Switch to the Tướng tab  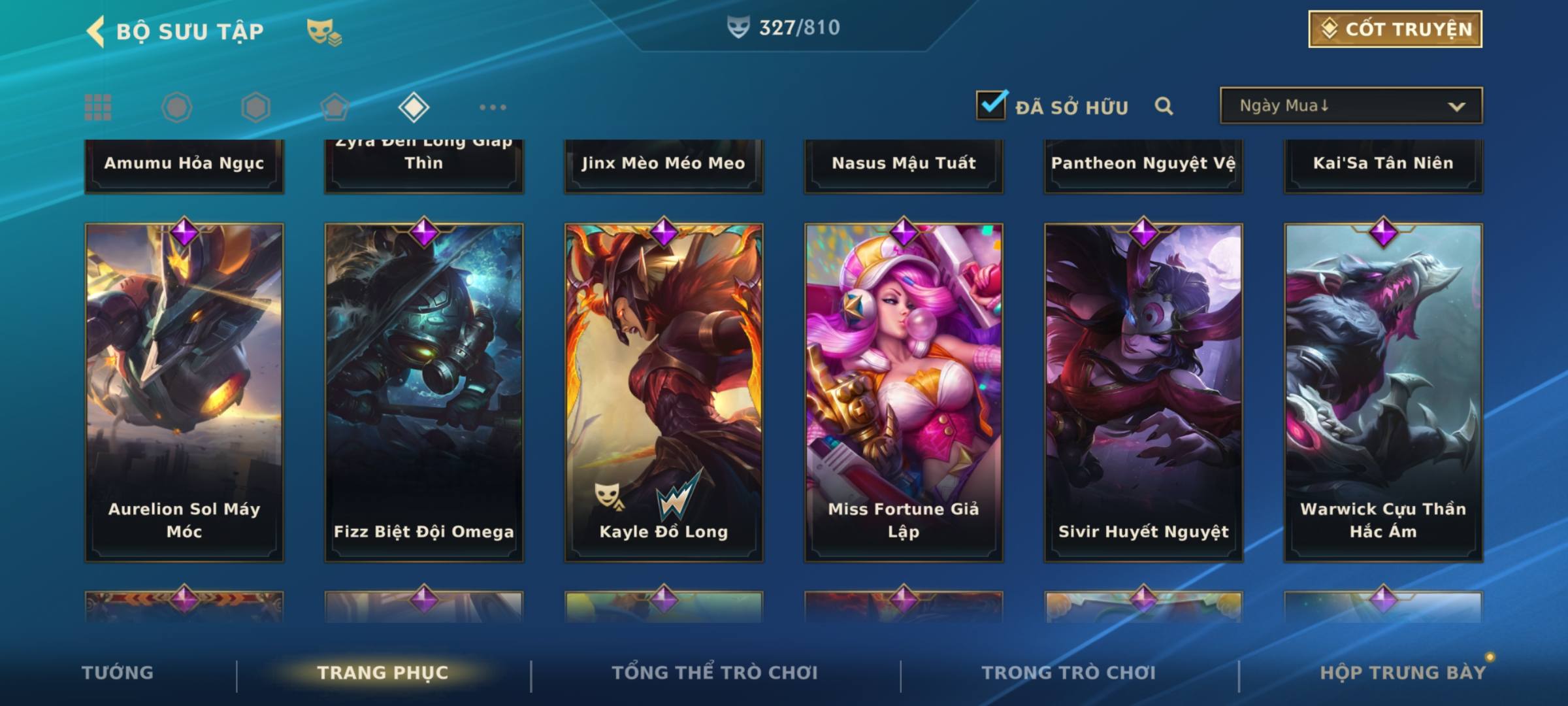point(118,673)
